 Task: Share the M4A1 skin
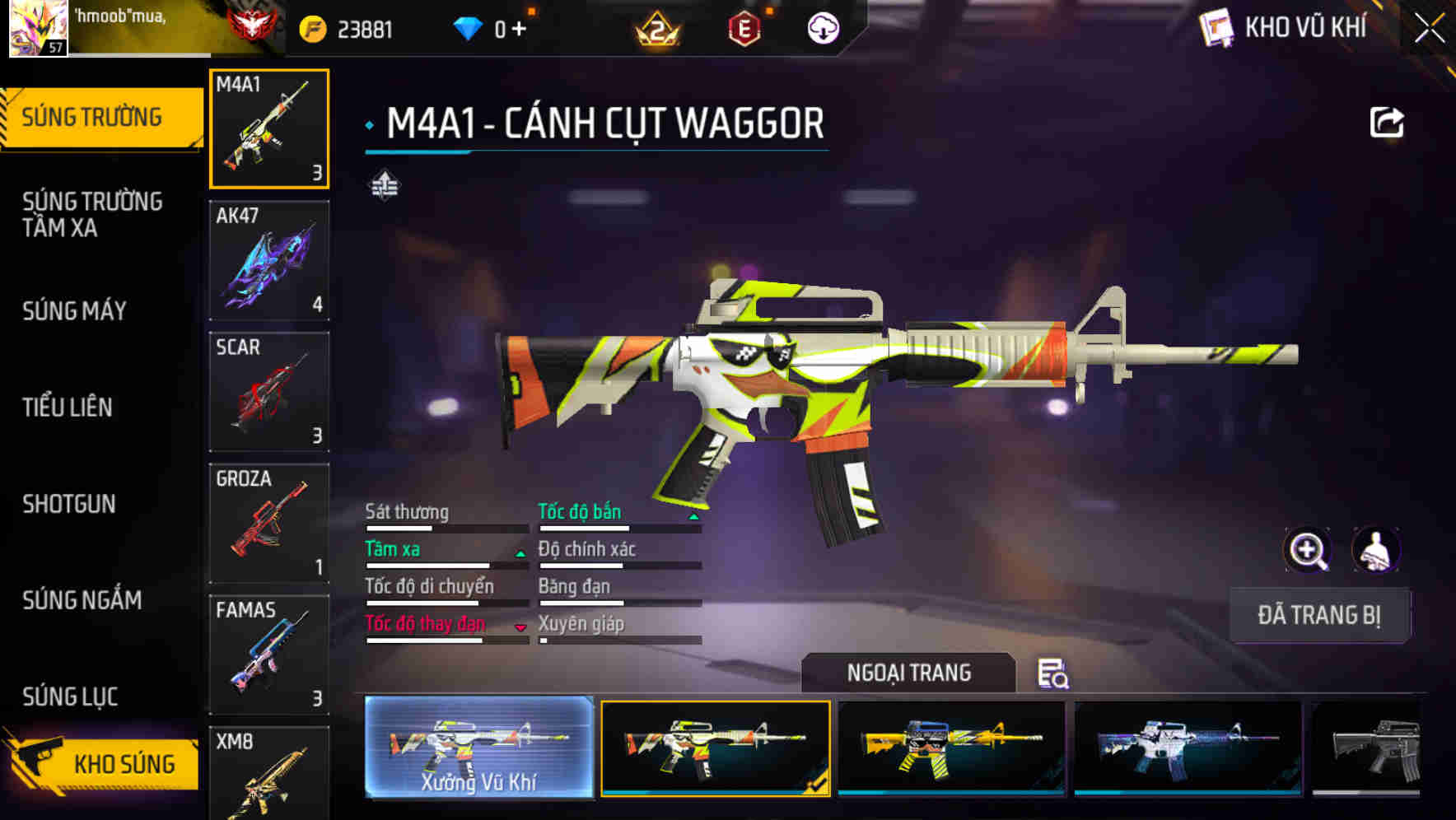[1386, 123]
